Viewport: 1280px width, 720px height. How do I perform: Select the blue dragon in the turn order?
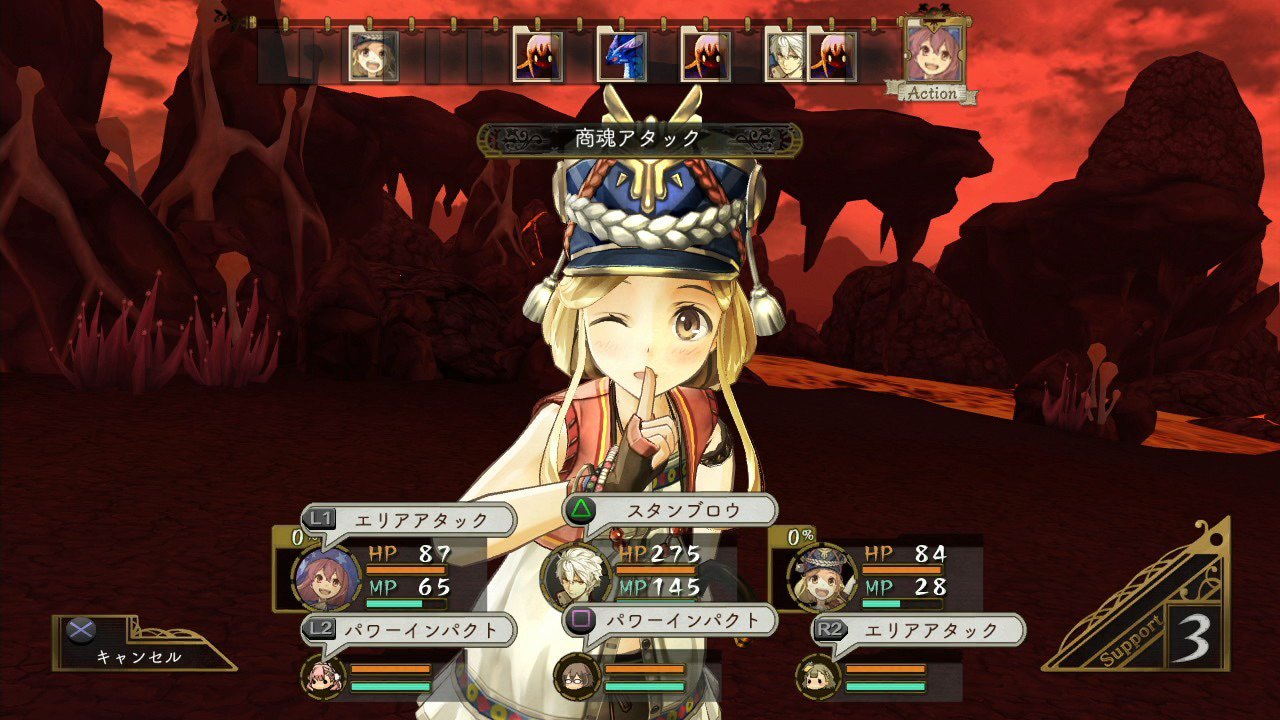pos(621,55)
